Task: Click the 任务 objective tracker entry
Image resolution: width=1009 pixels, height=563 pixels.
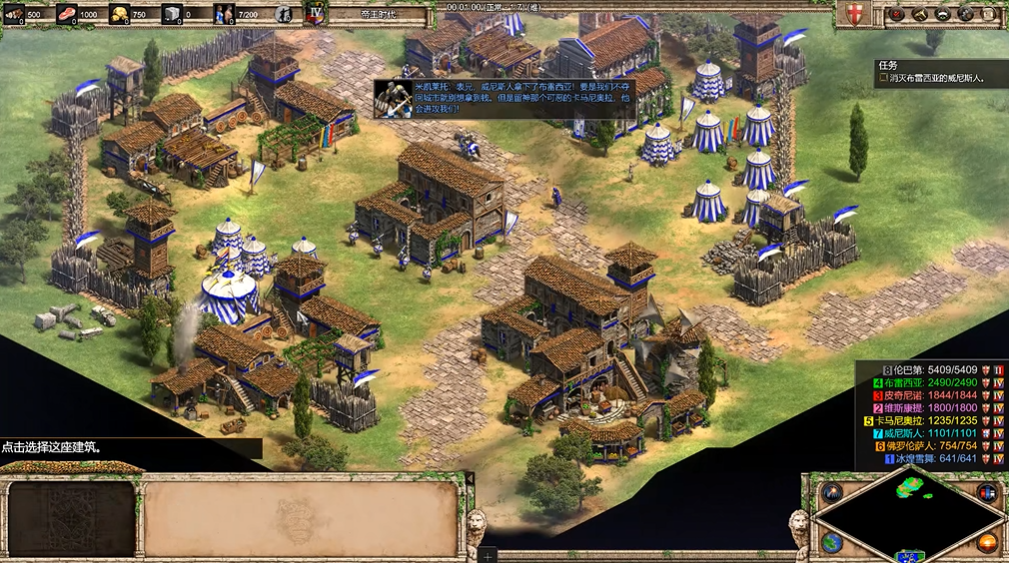Action: (x=930, y=77)
